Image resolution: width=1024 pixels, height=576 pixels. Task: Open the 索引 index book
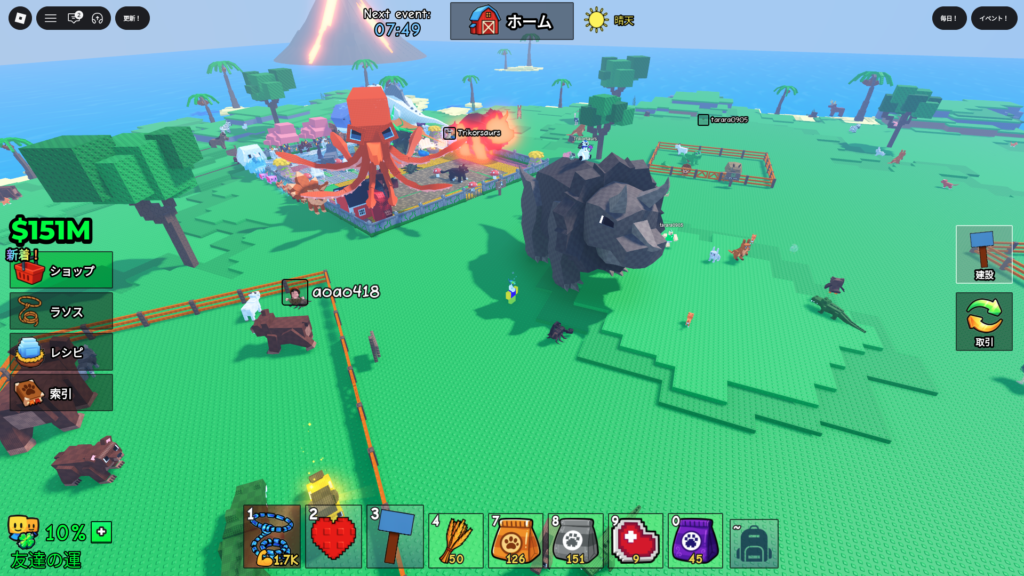(x=61, y=393)
